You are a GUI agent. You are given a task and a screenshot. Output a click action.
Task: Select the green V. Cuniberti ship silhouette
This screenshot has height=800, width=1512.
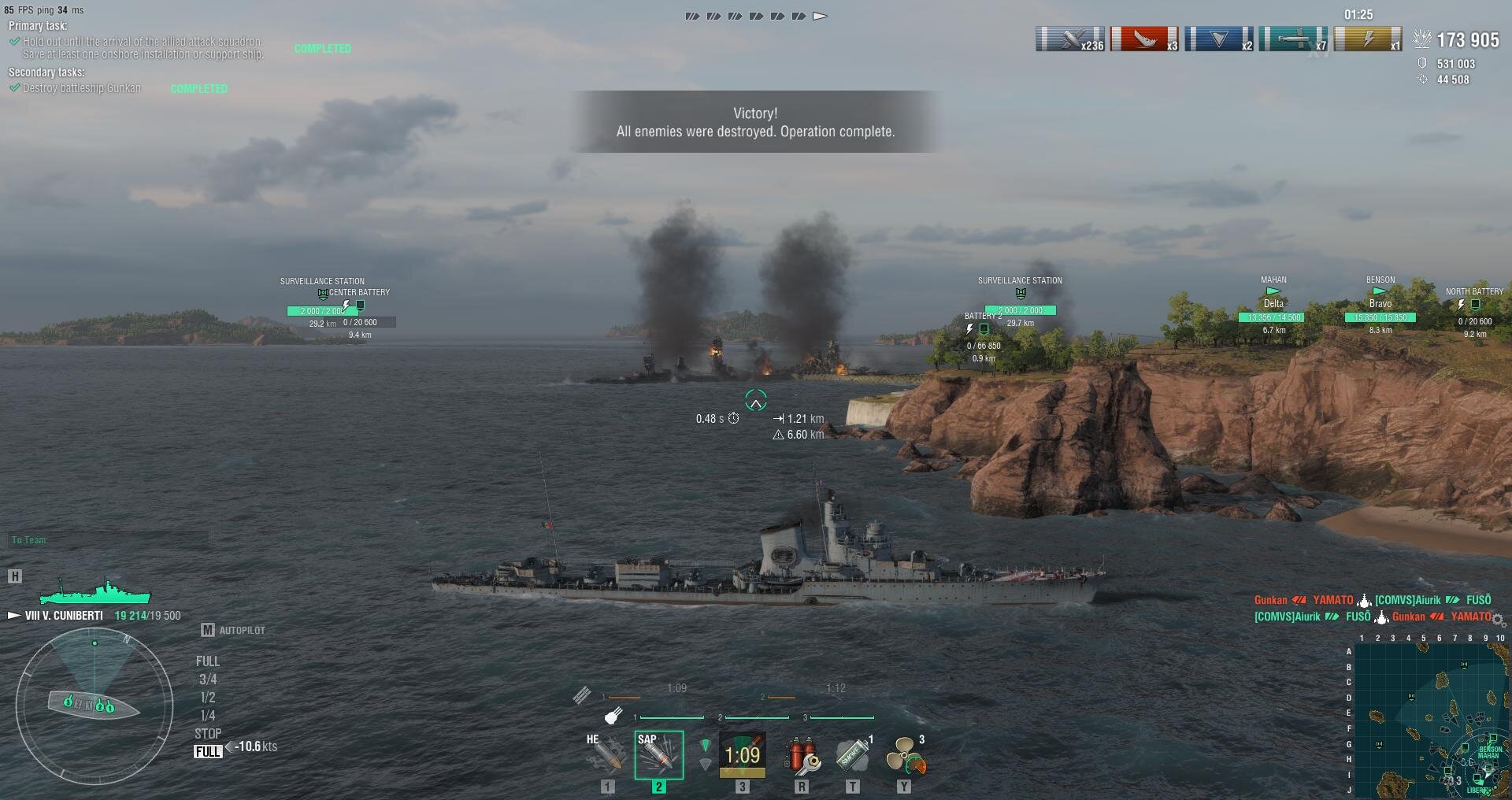pyautogui.click(x=95, y=592)
